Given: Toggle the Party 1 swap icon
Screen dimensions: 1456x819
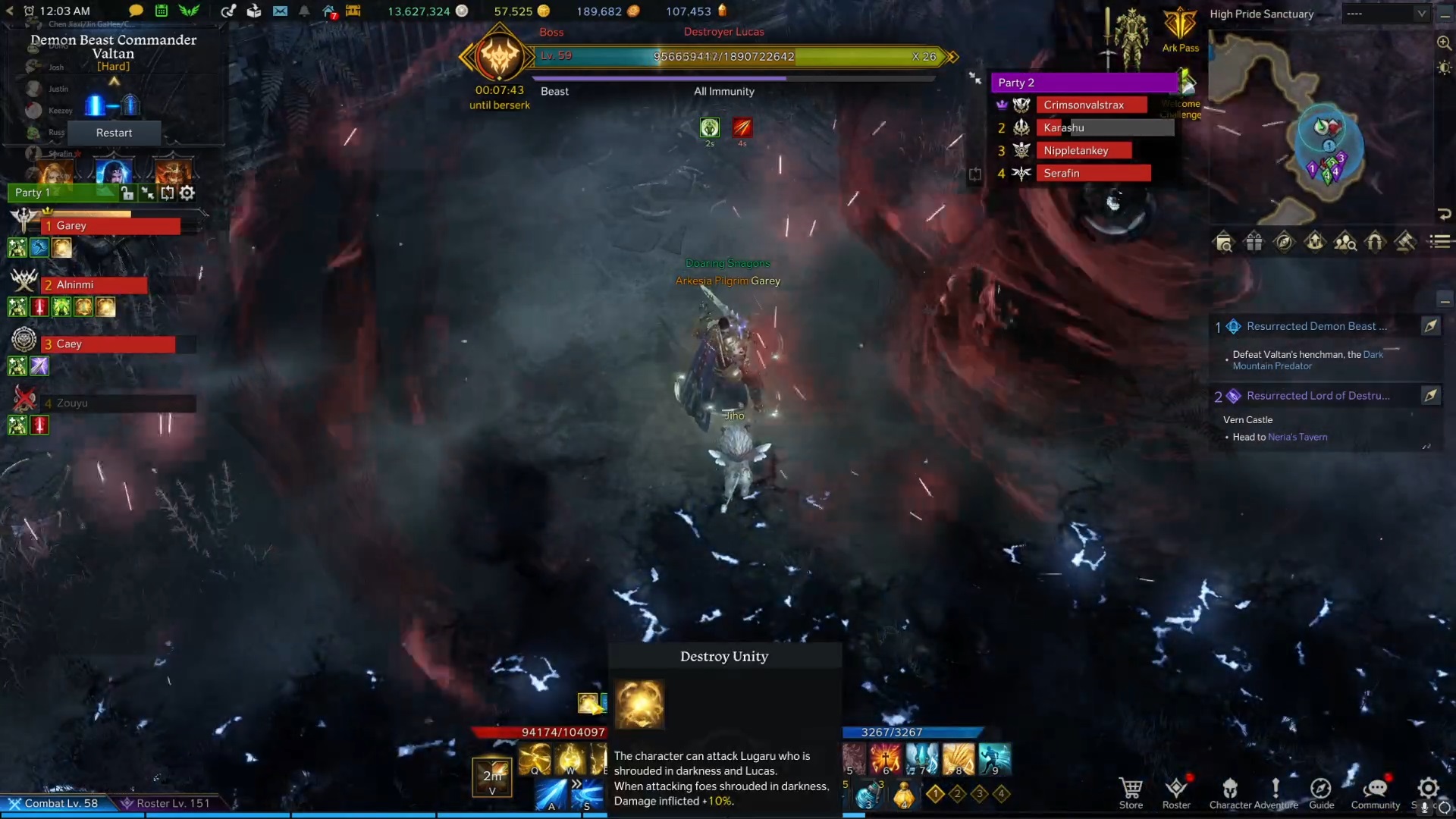Looking at the screenshot, I should (x=168, y=193).
